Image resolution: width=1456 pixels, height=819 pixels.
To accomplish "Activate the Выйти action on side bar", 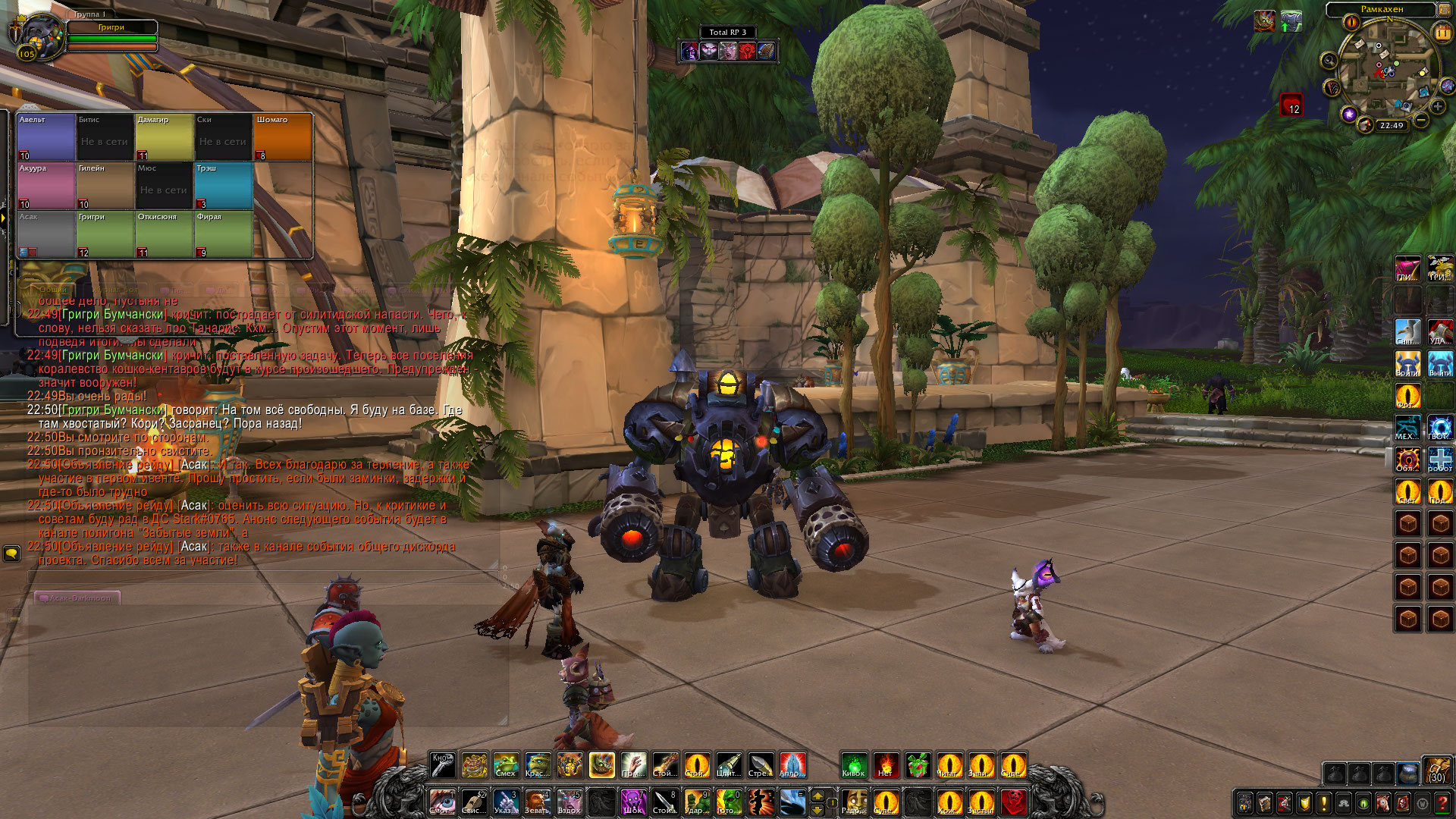I will click(x=1439, y=364).
